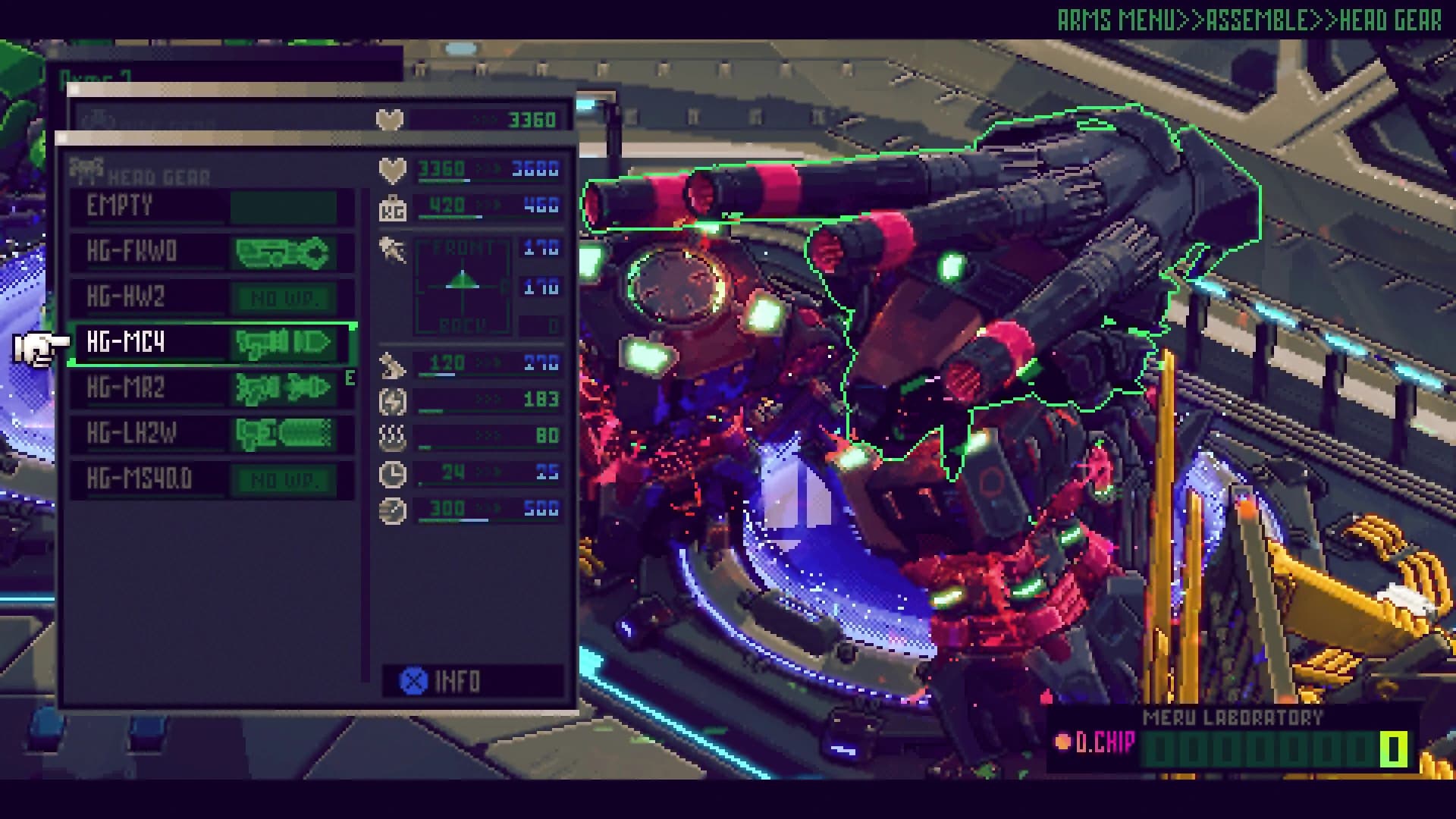Click the heart HP stat icon
Viewport: 1456px width, 819px height.
click(x=390, y=168)
